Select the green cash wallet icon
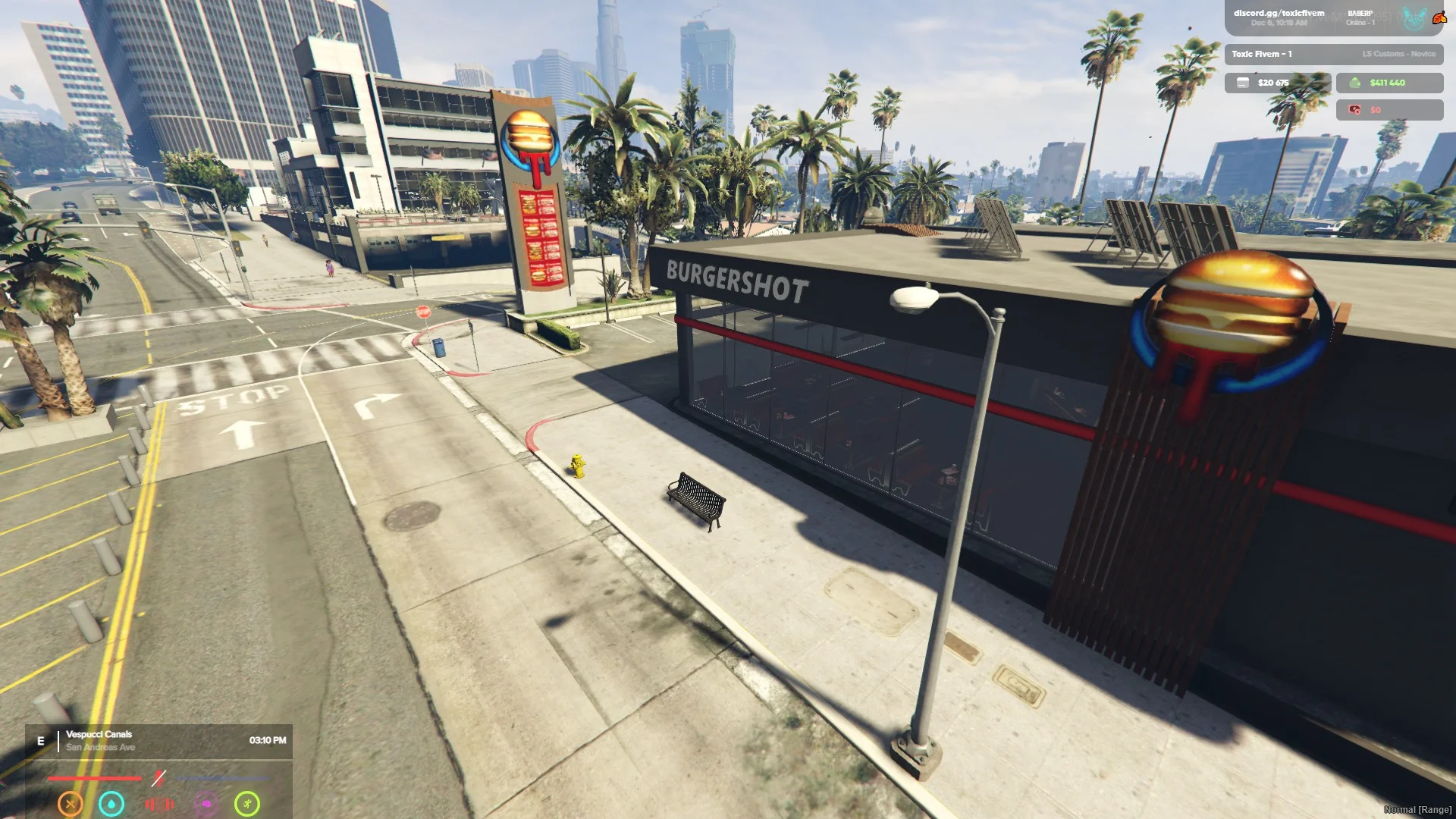 (x=1355, y=83)
